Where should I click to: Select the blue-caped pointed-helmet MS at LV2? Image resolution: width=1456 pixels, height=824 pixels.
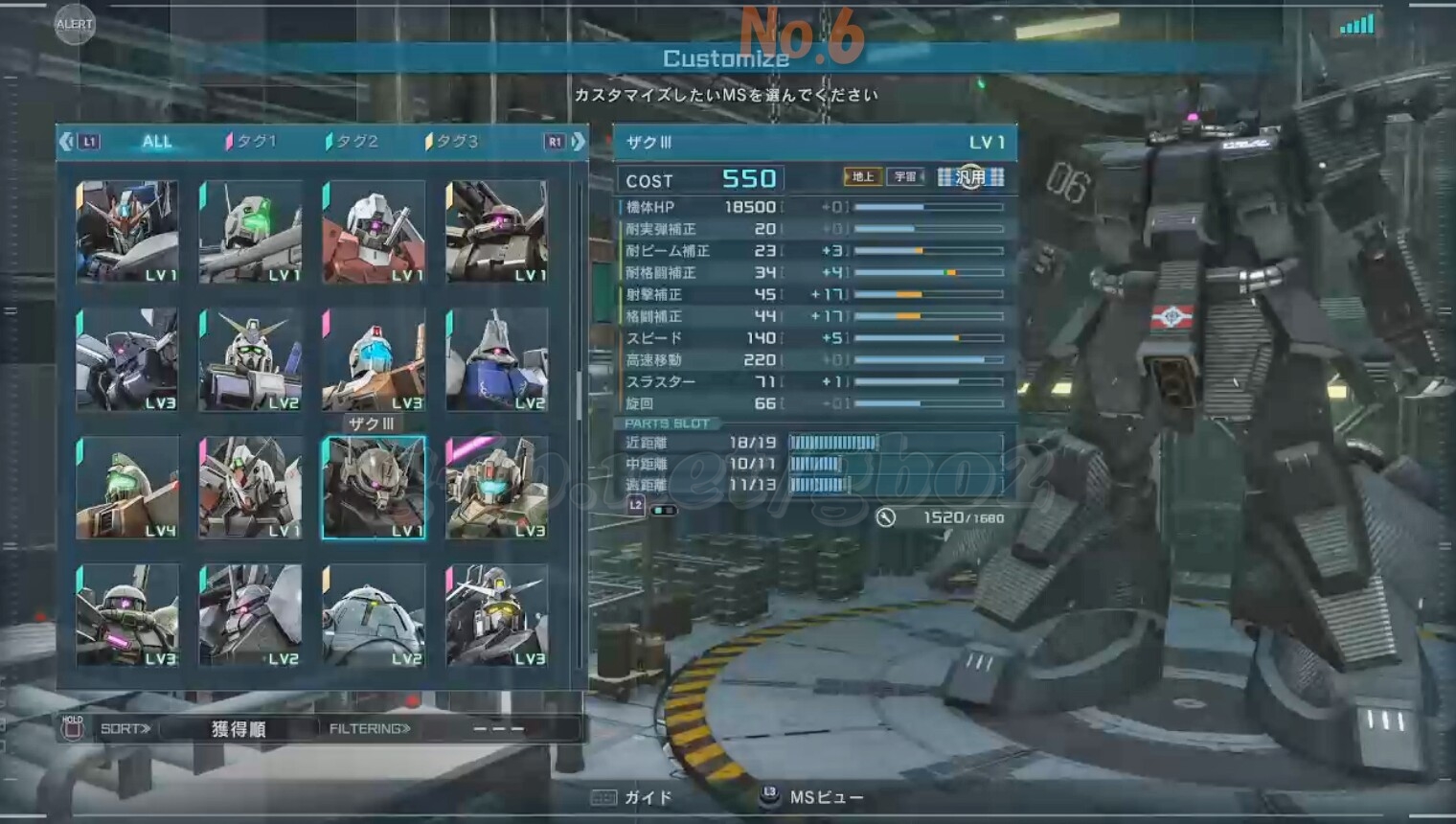point(496,360)
